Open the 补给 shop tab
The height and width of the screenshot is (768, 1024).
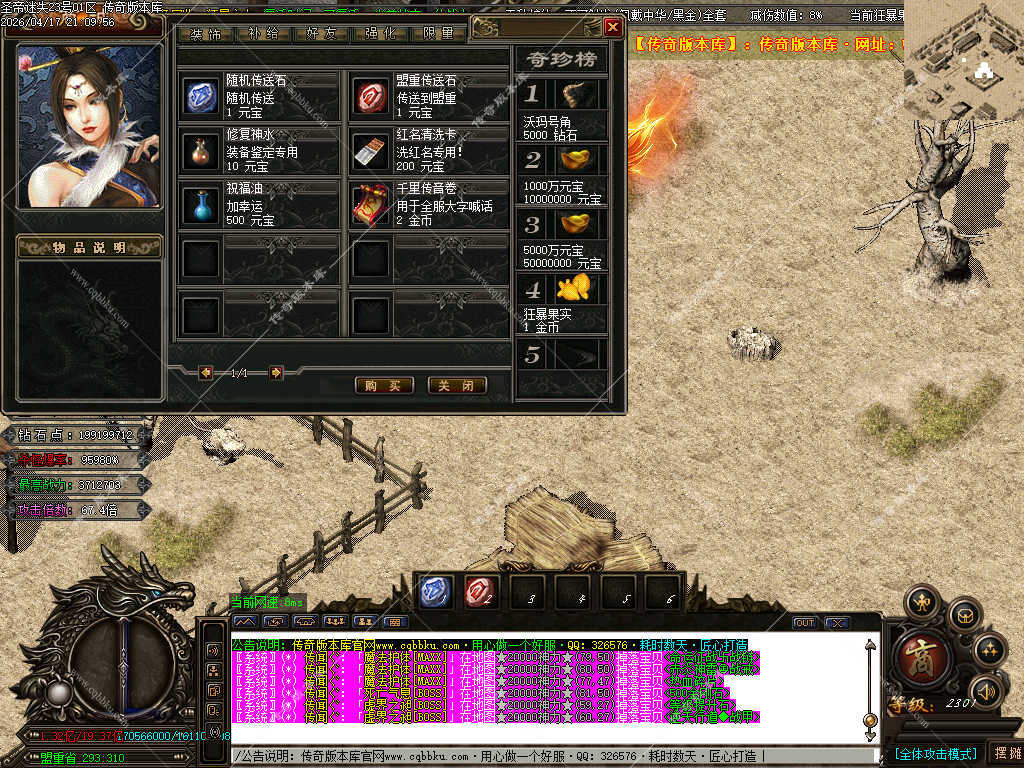pyautogui.click(x=264, y=33)
